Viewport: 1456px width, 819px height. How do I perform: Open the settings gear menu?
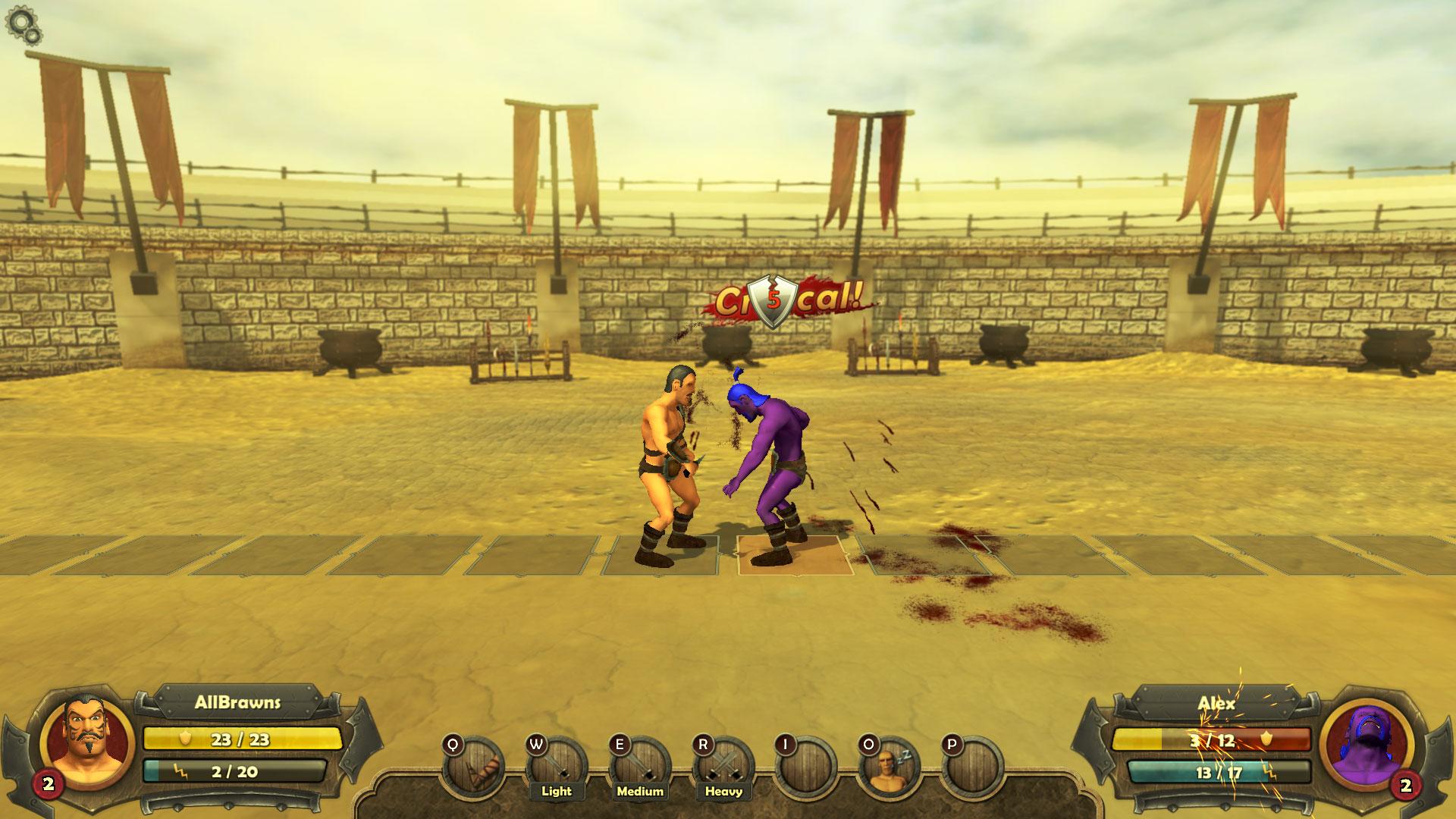pos(23,24)
